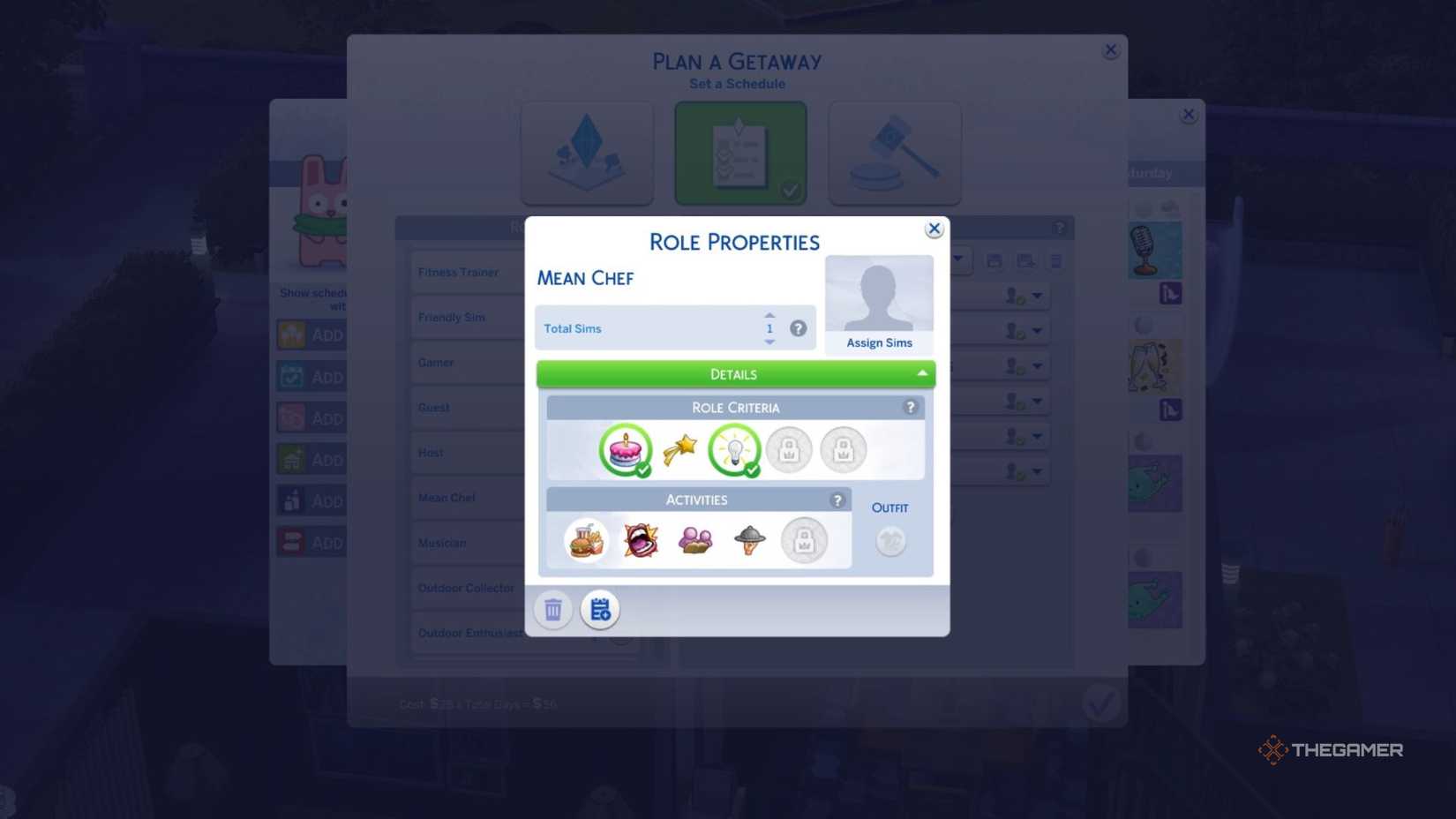Image resolution: width=1456 pixels, height=819 pixels.
Task: Choose the explorer hat activity icon
Action: click(x=751, y=539)
